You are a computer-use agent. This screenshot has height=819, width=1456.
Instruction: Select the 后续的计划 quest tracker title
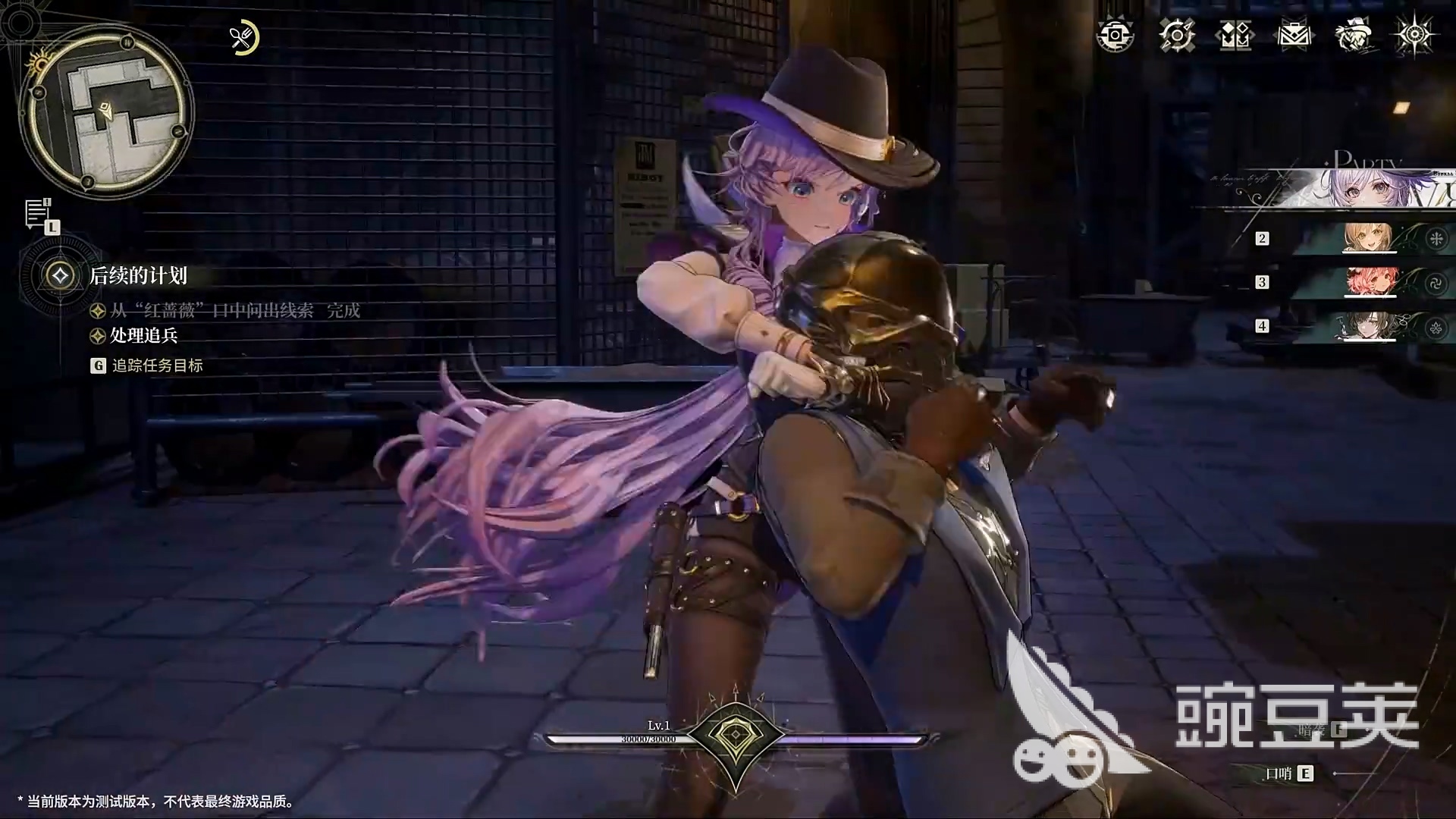click(x=138, y=275)
